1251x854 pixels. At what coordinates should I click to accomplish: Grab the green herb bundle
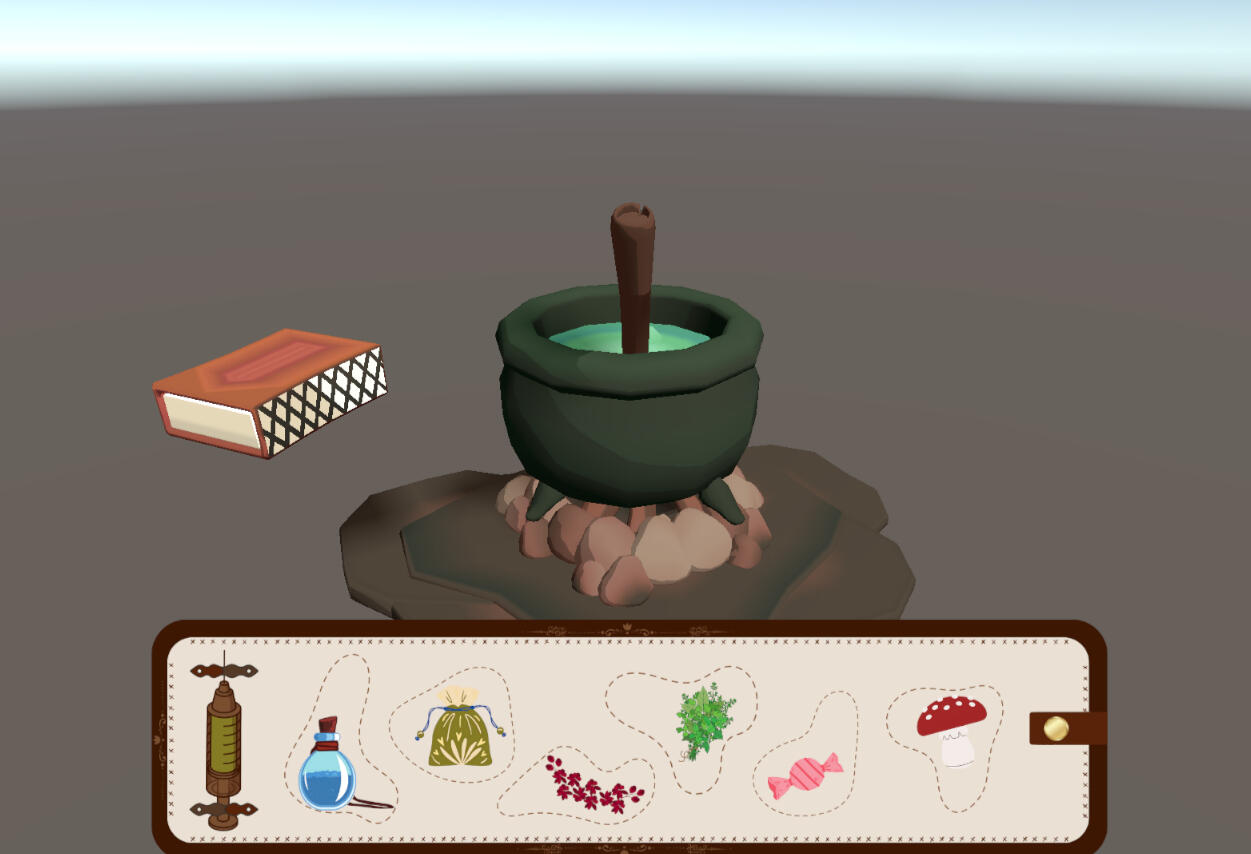(704, 720)
